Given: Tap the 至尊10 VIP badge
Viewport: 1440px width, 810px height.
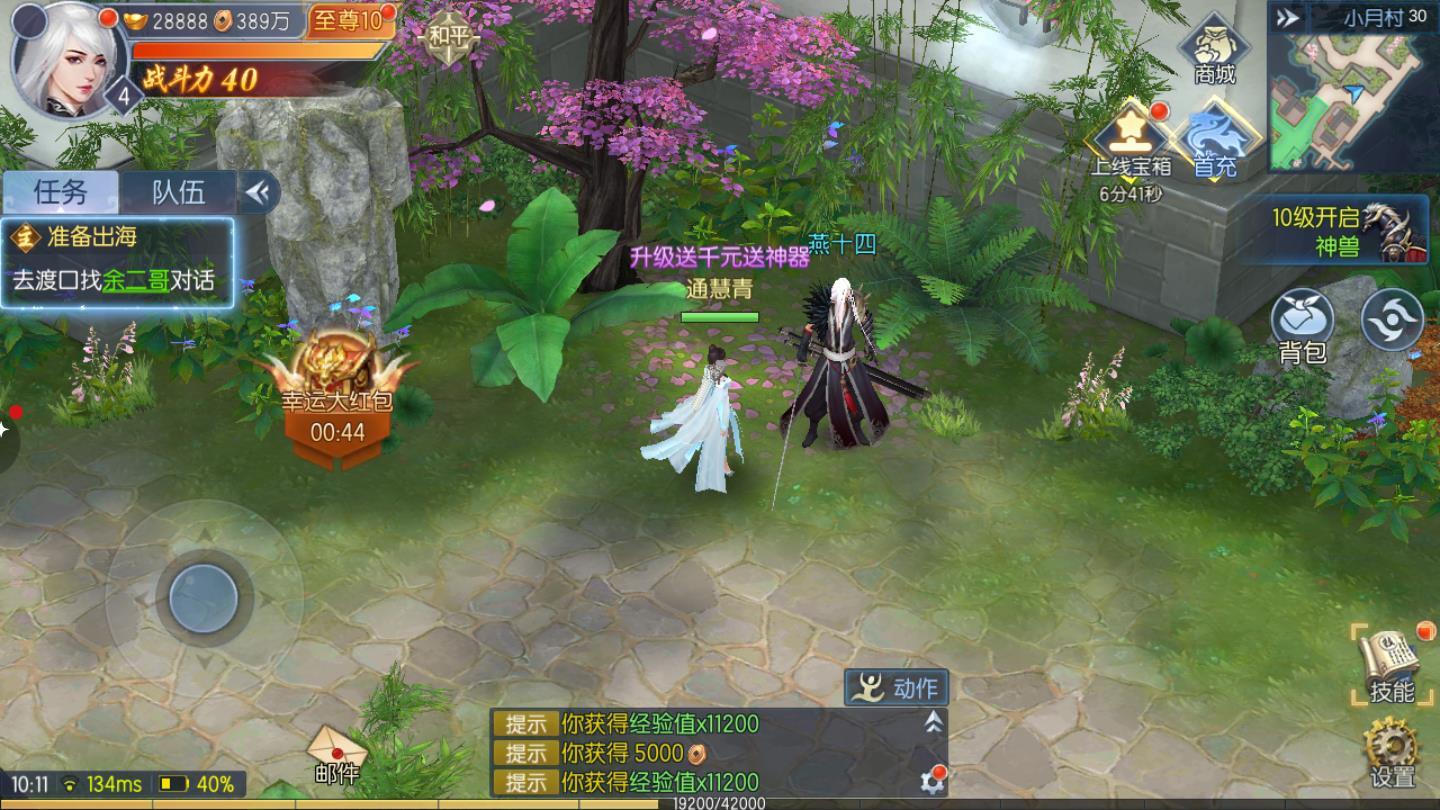Looking at the screenshot, I should point(348,21).
